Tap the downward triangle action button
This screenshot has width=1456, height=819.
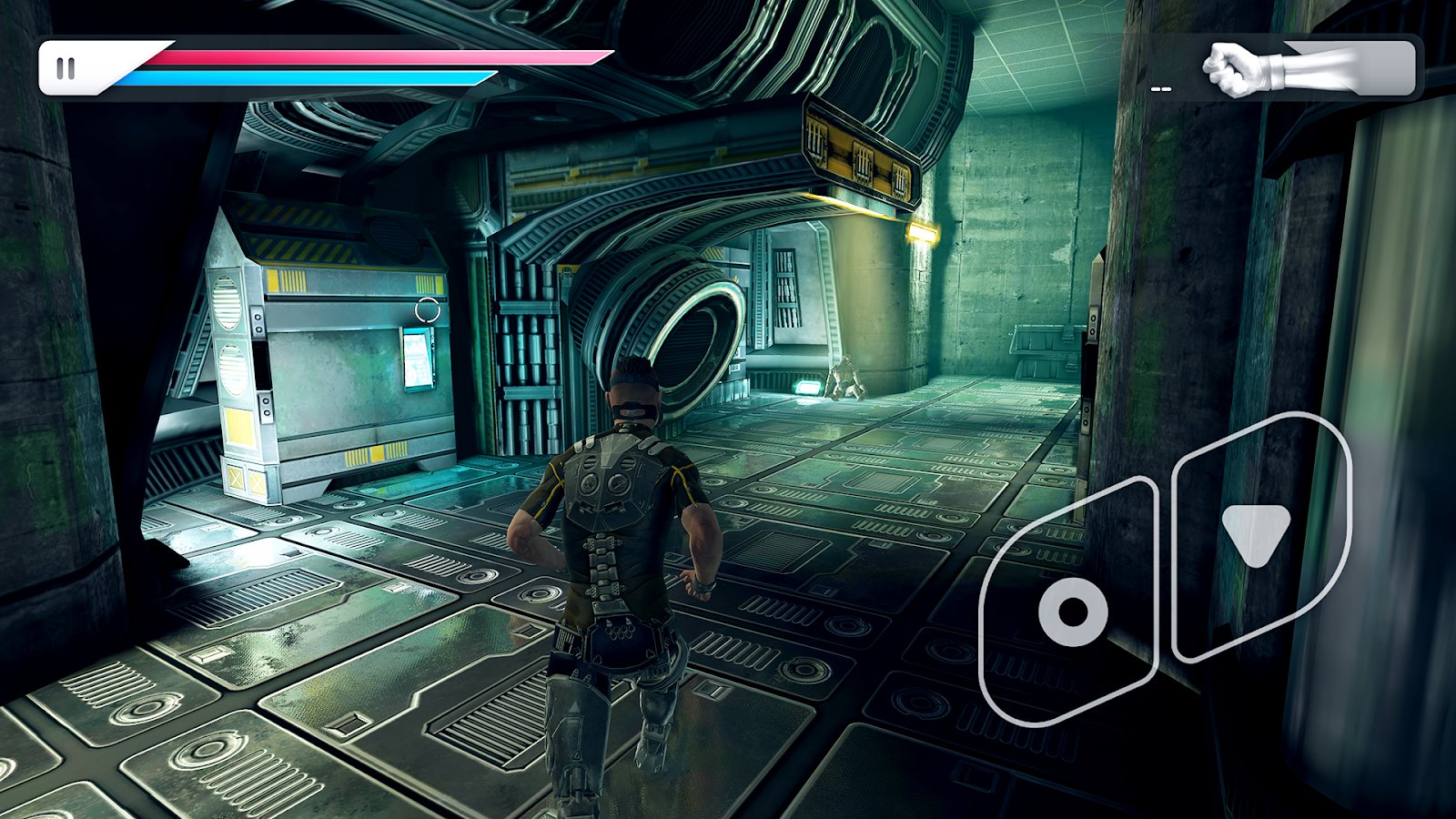(1256, 535)
